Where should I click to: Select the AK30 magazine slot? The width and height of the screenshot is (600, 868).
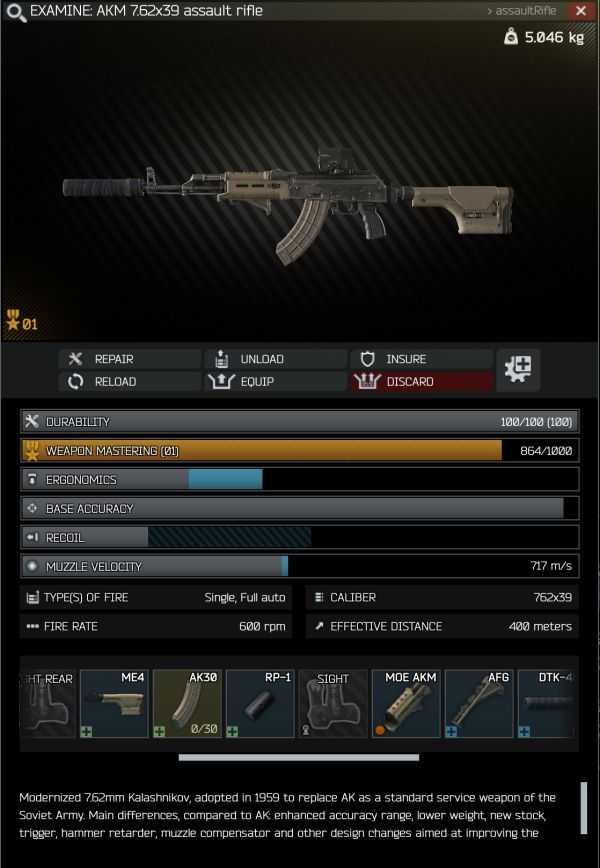(x=187, y=704)
